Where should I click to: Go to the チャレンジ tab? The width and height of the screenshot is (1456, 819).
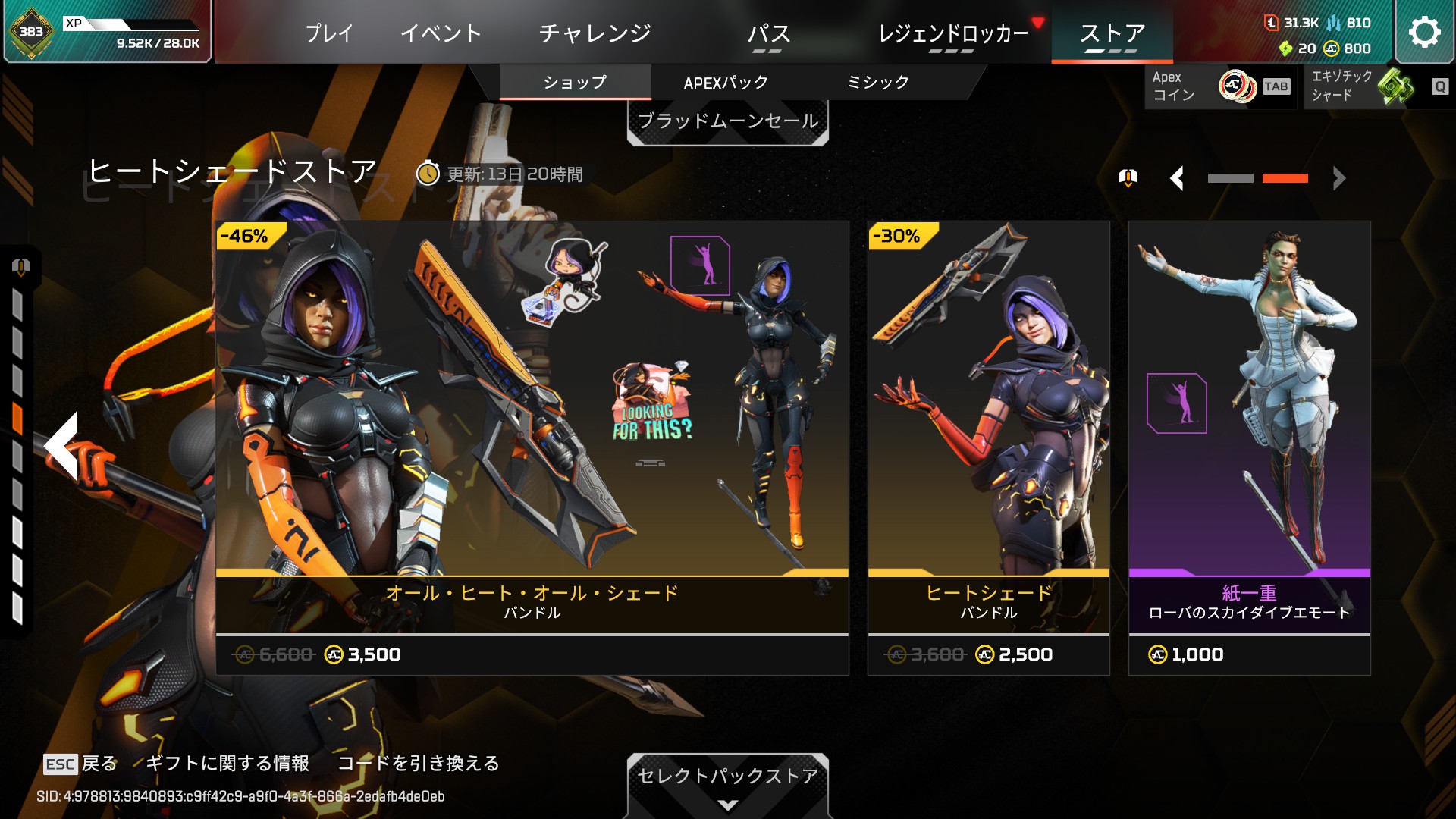coord(595,33)
